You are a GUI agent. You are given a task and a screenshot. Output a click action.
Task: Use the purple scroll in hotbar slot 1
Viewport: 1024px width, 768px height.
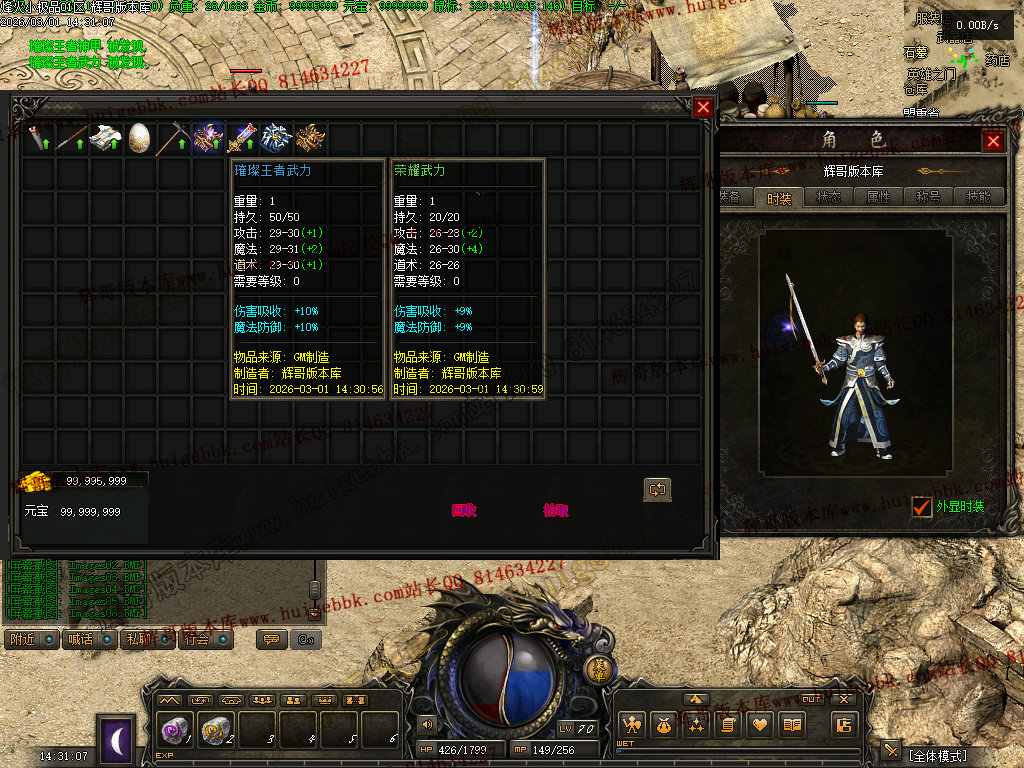click(176, 731)
